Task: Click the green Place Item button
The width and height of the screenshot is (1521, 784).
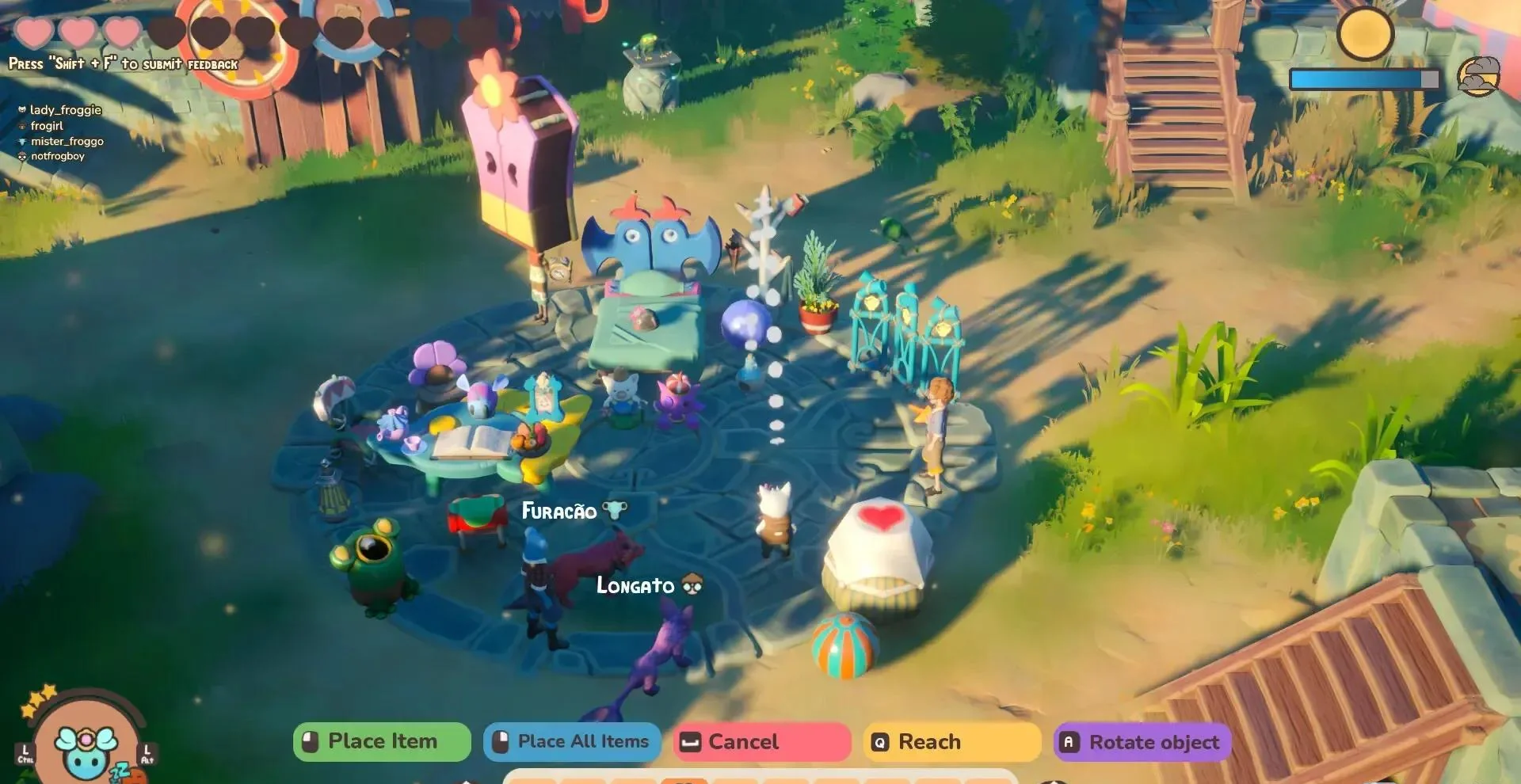Action: tap(382, 742)
